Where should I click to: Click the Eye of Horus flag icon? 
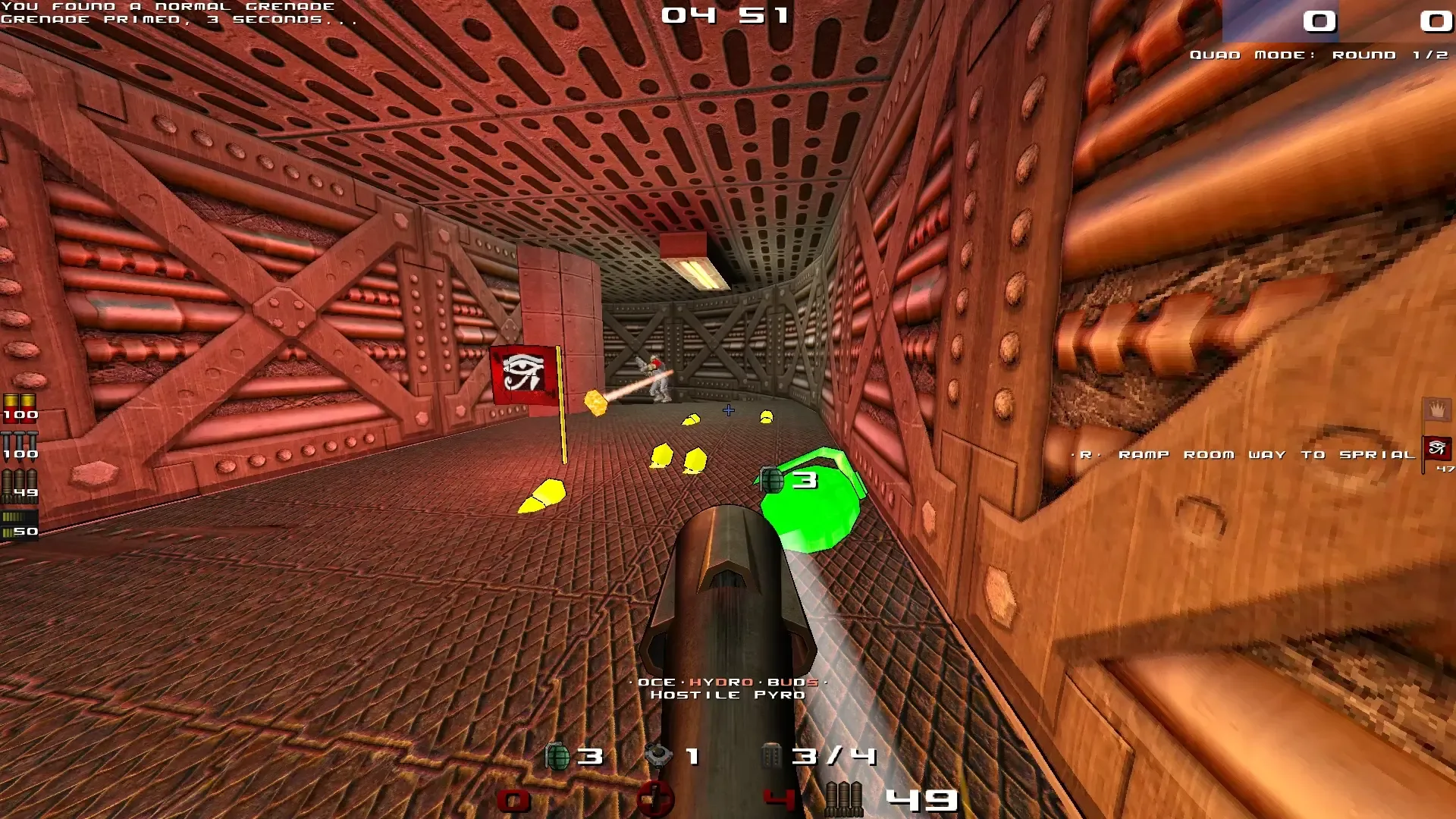1436,447
